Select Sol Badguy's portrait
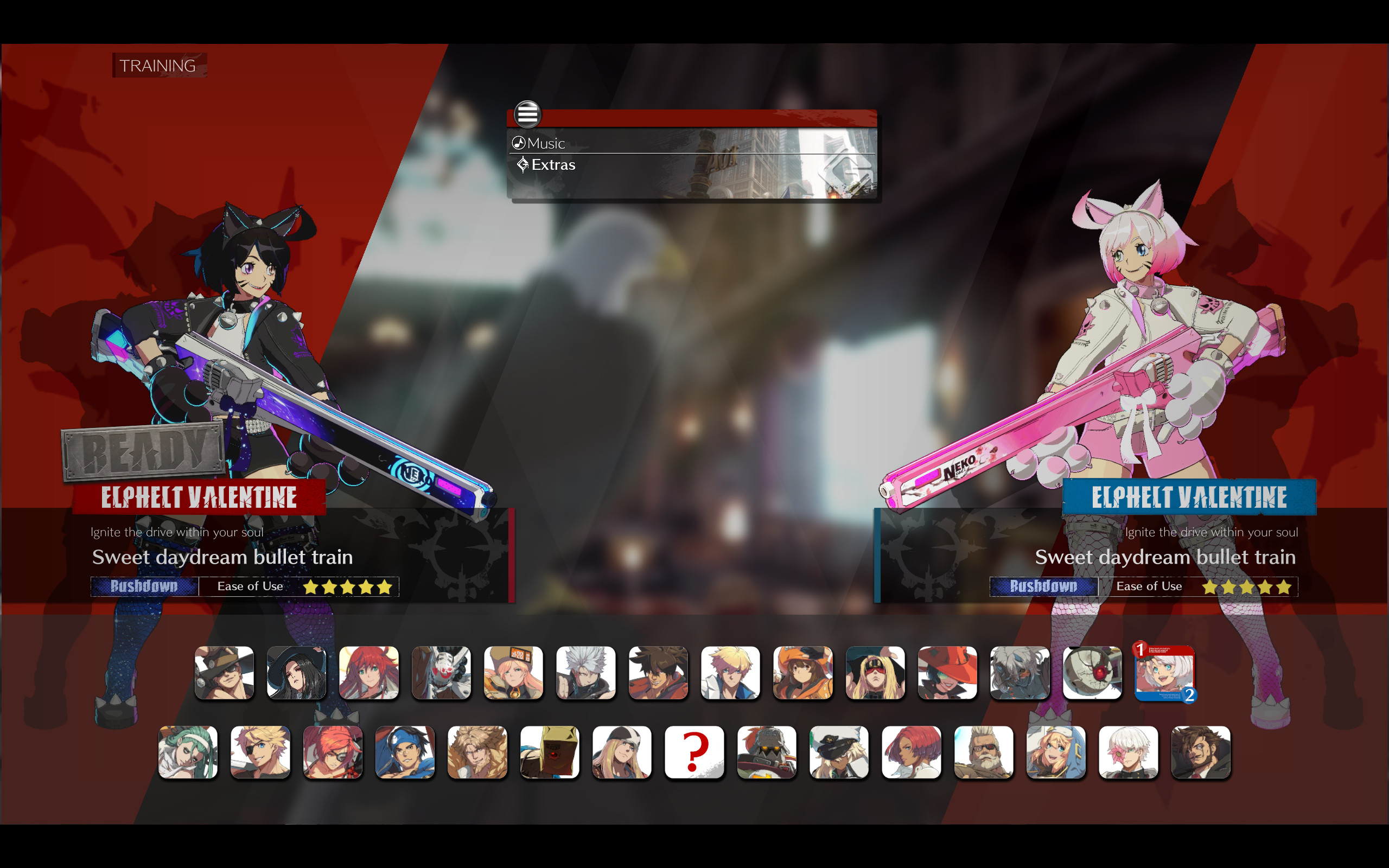 coord(658,673)
